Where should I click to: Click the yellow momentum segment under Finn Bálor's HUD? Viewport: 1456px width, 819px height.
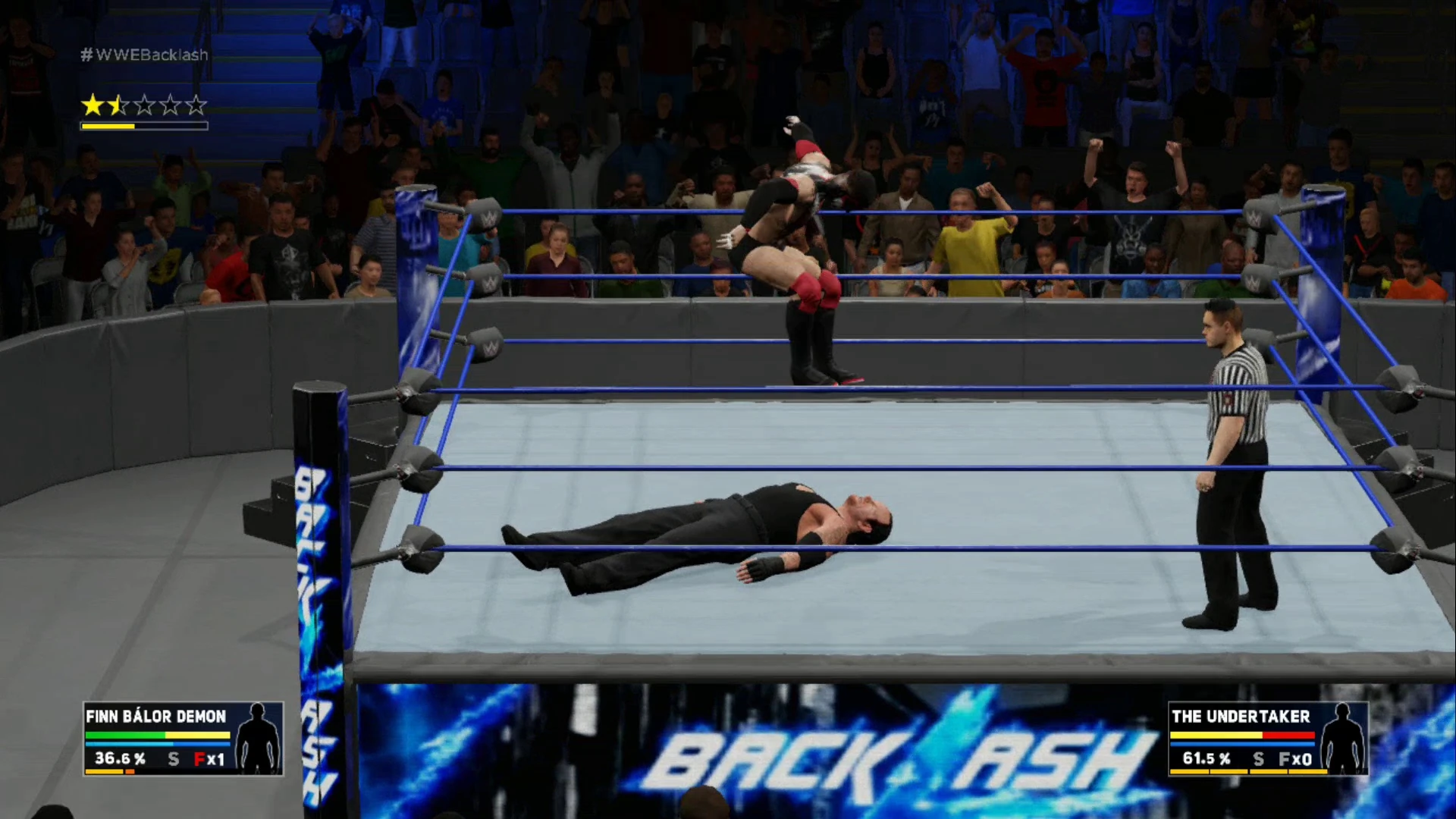[104, 770]
